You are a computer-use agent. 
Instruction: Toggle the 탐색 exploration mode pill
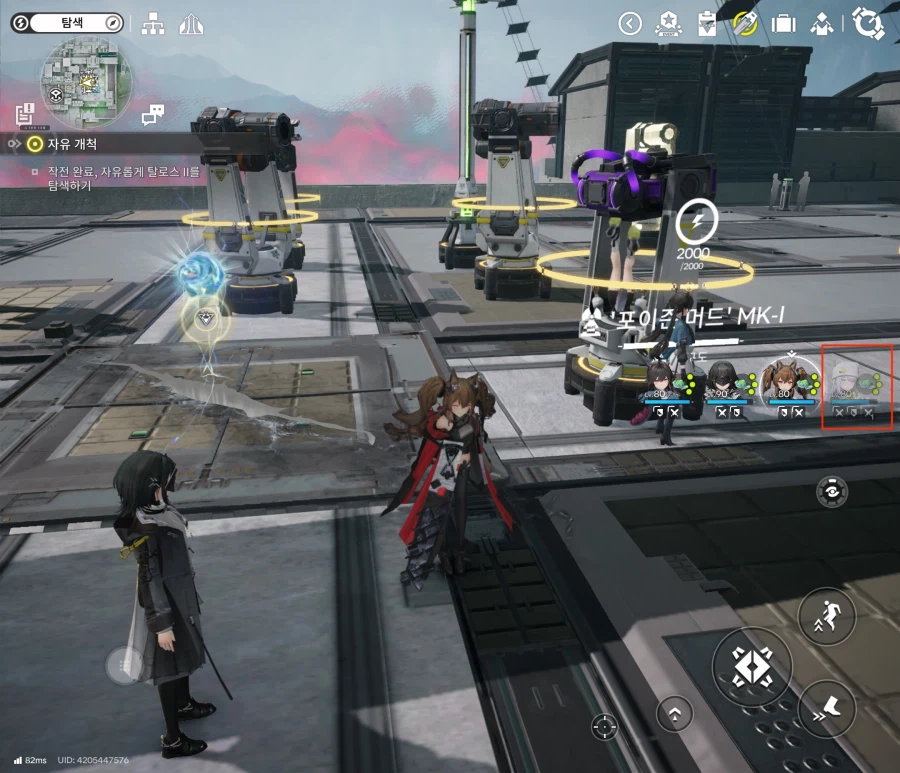70,21
